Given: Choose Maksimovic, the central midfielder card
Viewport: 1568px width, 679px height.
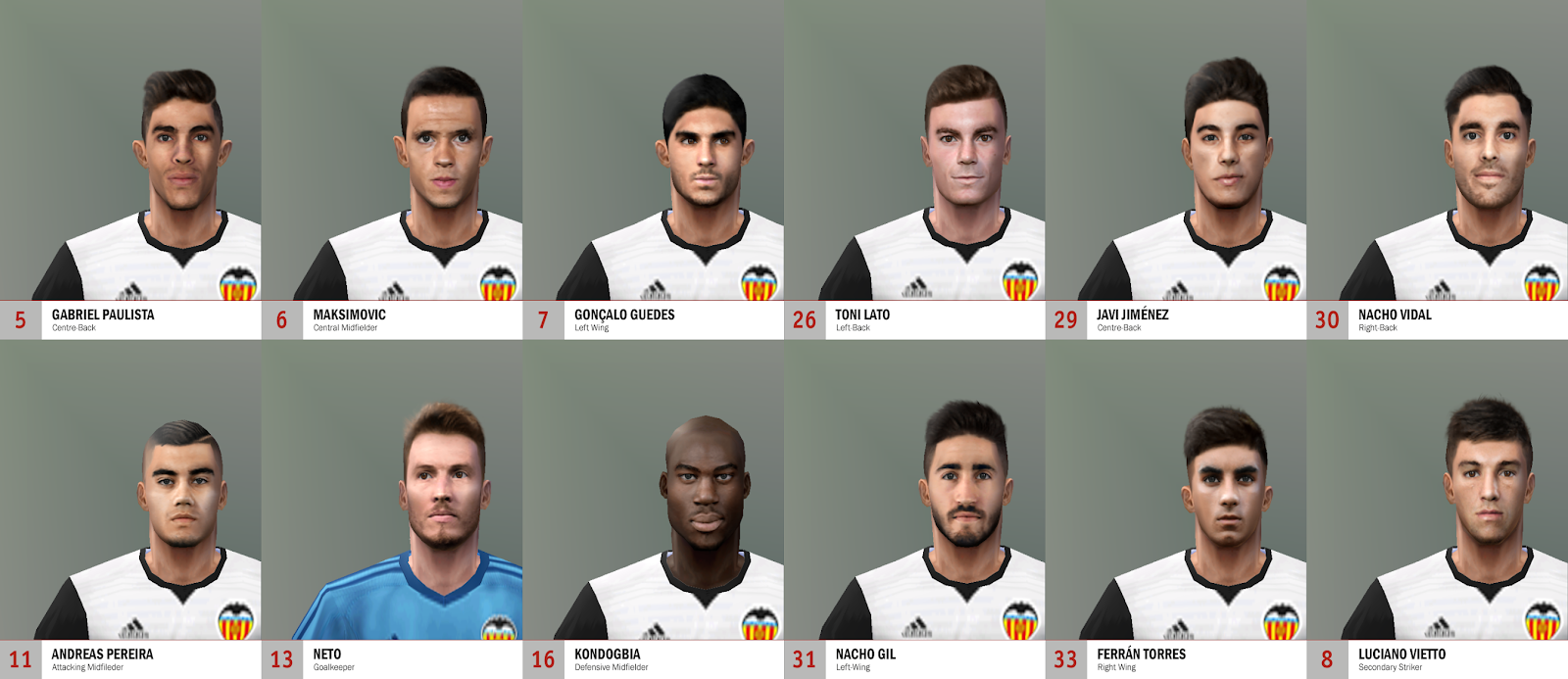Looking at the screenshot, I should pos(392,171).
